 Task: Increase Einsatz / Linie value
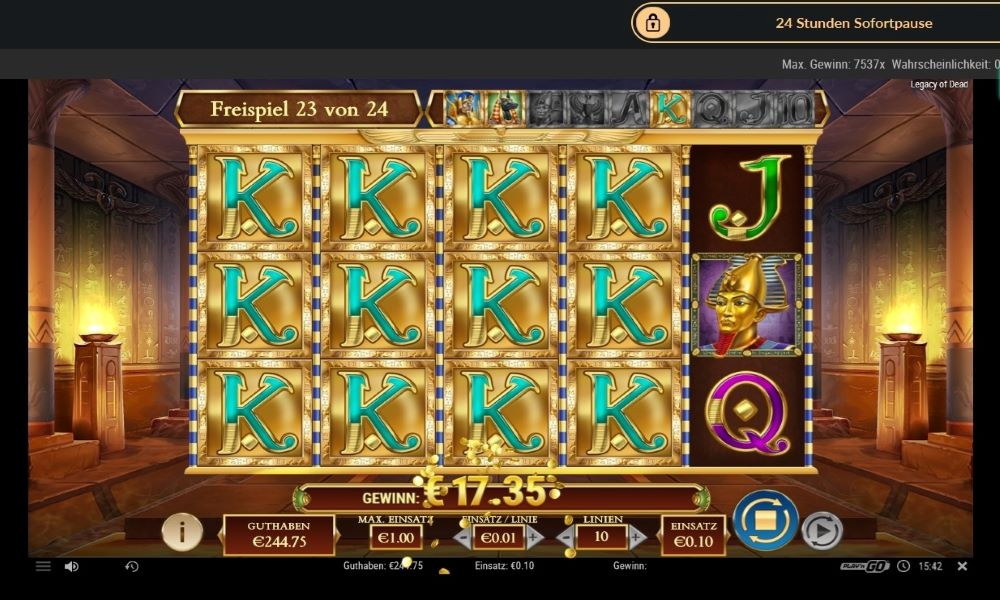click(x=535, y=537)
